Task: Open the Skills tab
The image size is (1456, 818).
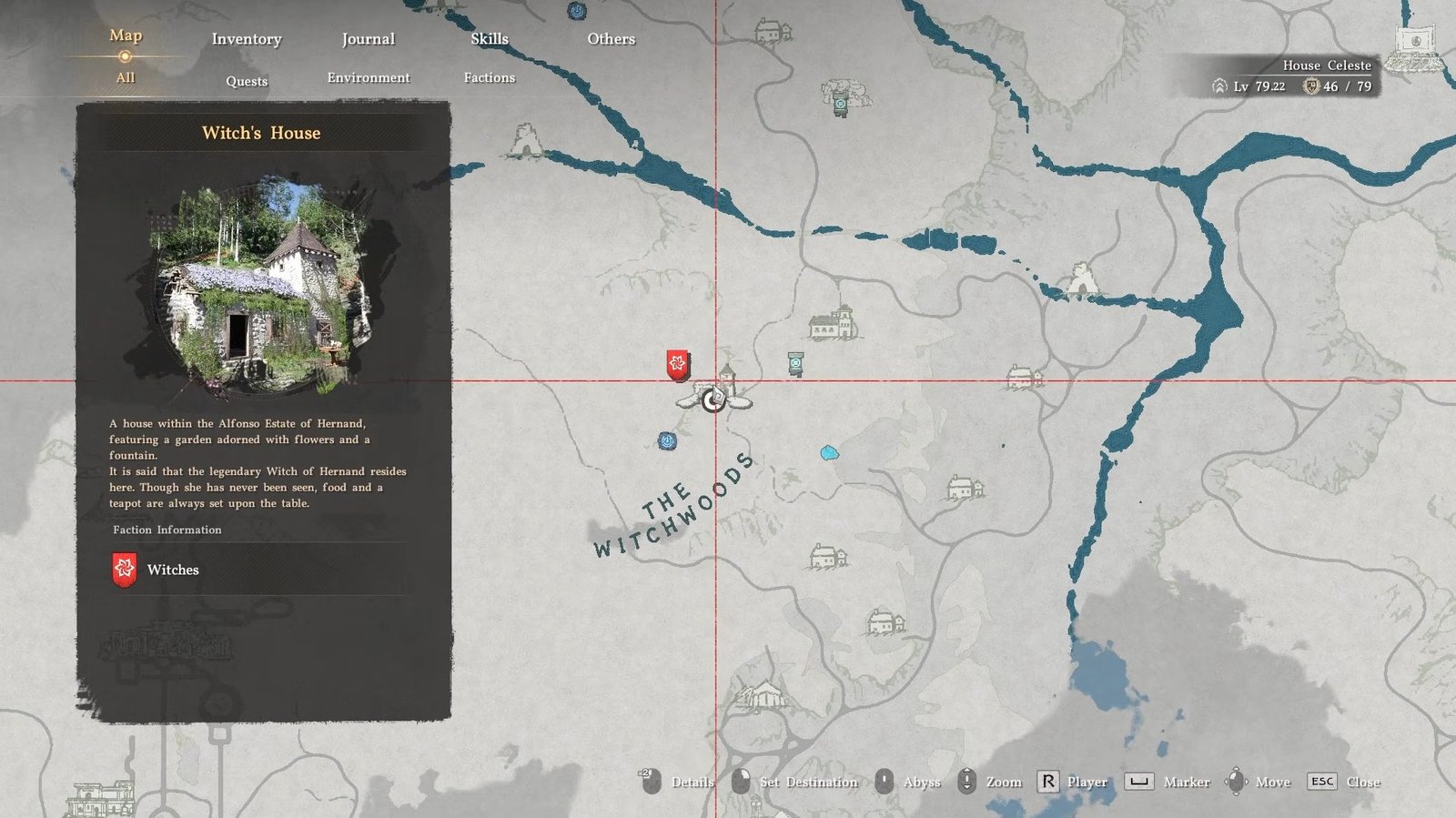Action: (x=489, y=39)
